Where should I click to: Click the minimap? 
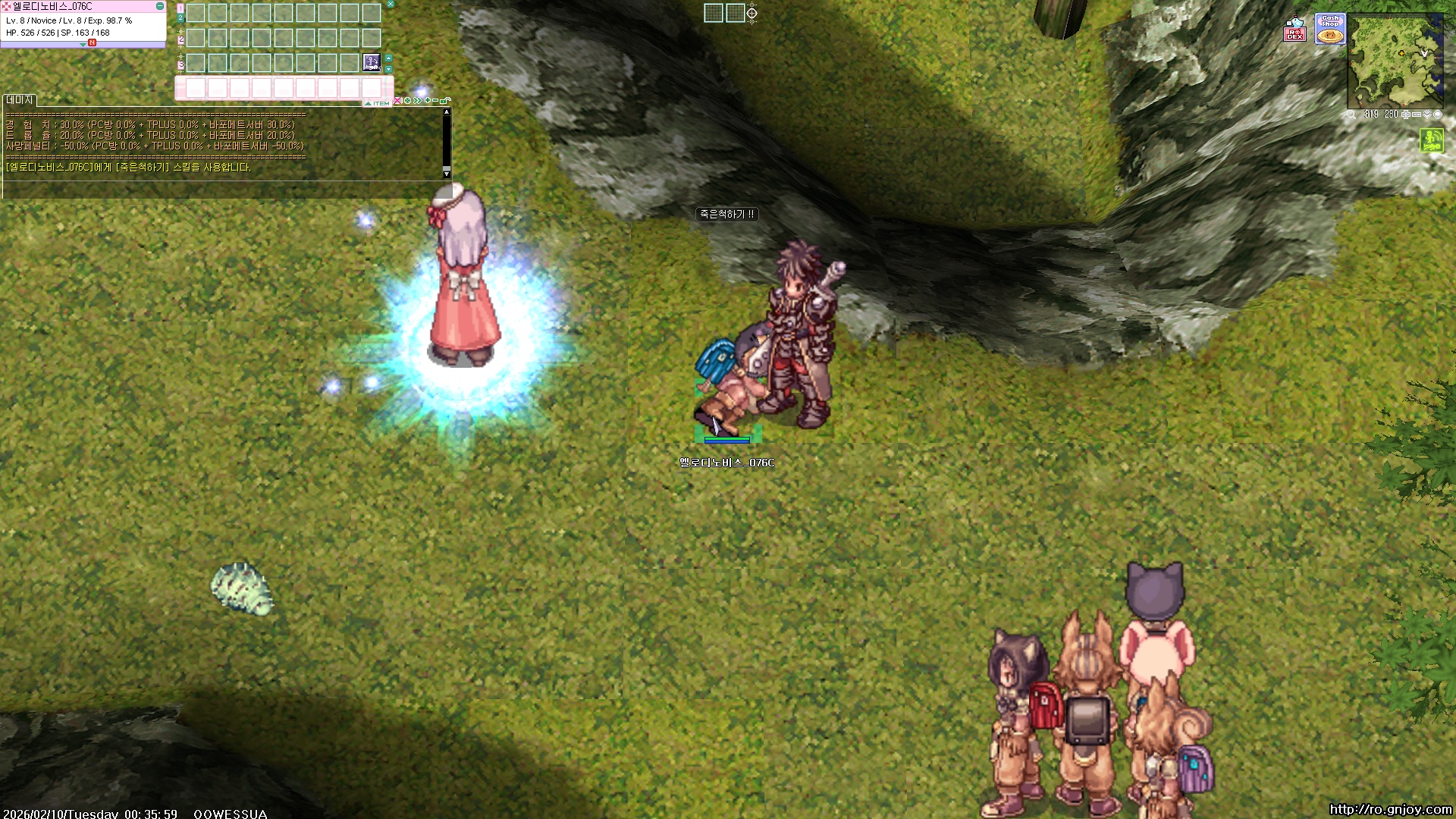(x=1395, y=61)
